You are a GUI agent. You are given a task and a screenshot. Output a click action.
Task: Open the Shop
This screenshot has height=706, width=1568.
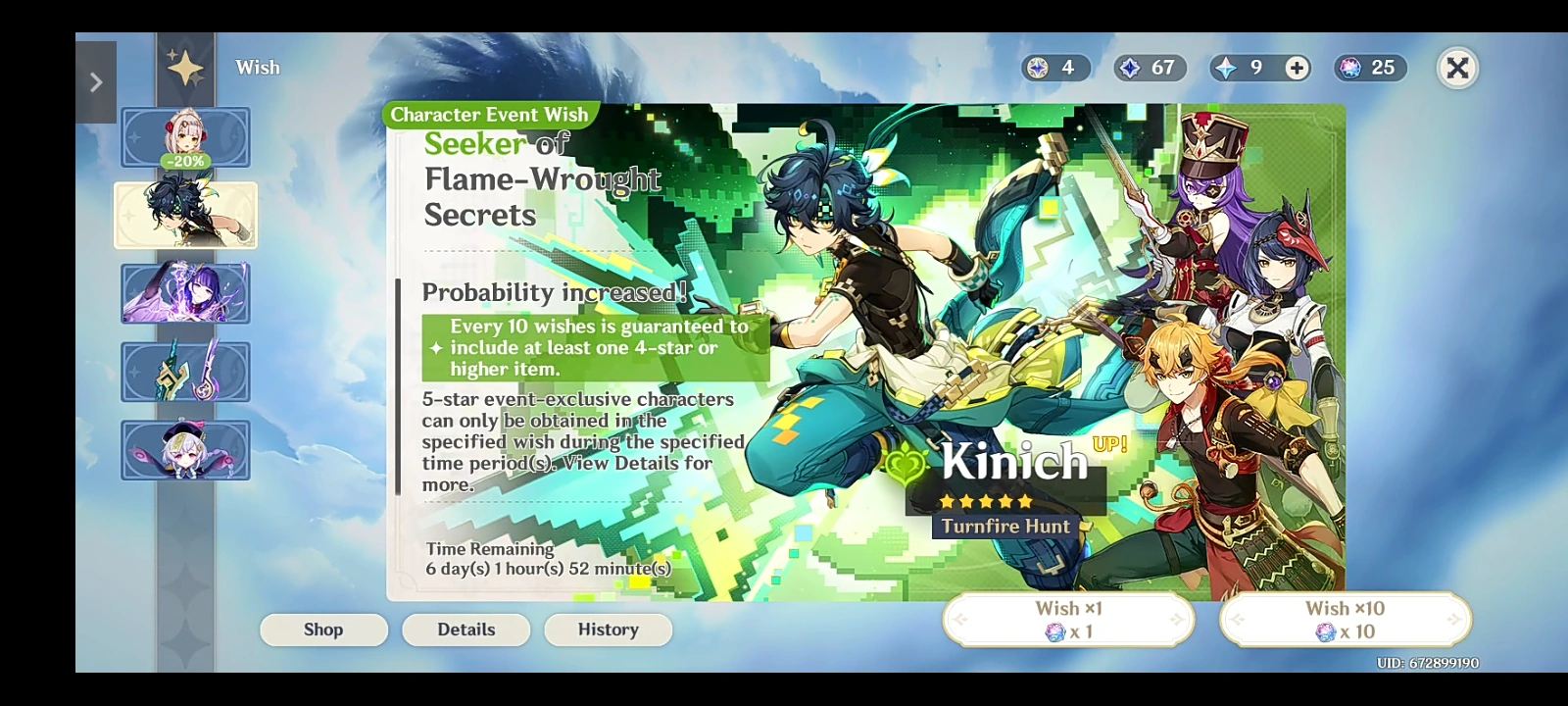pos(323,630)
